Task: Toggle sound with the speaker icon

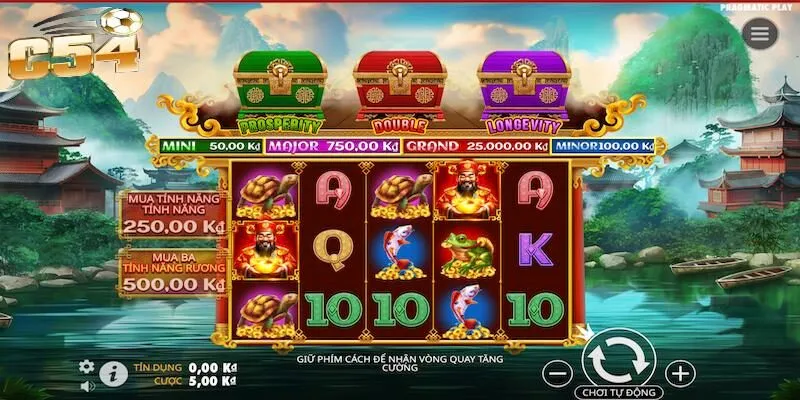Action: (87, 384)
